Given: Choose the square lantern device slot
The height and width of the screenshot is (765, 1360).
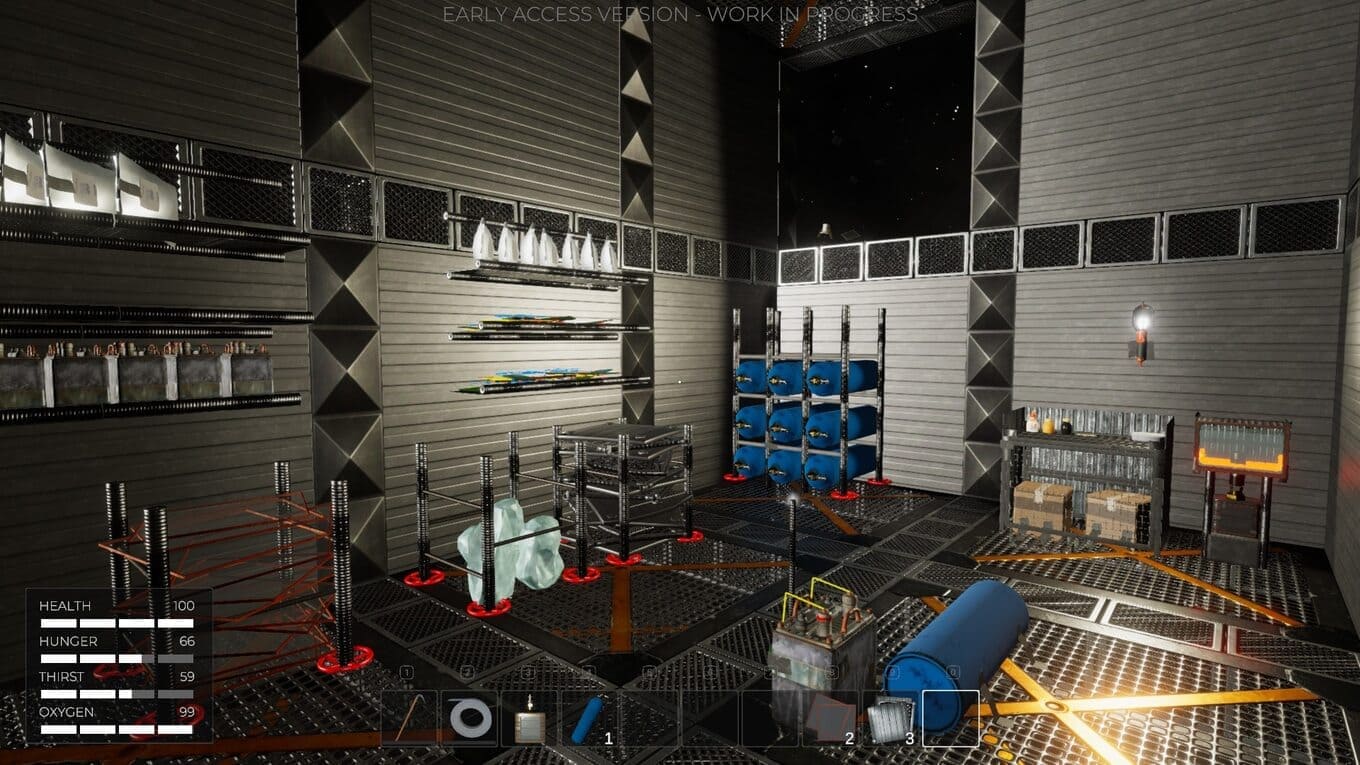Looking at the screenshot, I should [529, 718].
